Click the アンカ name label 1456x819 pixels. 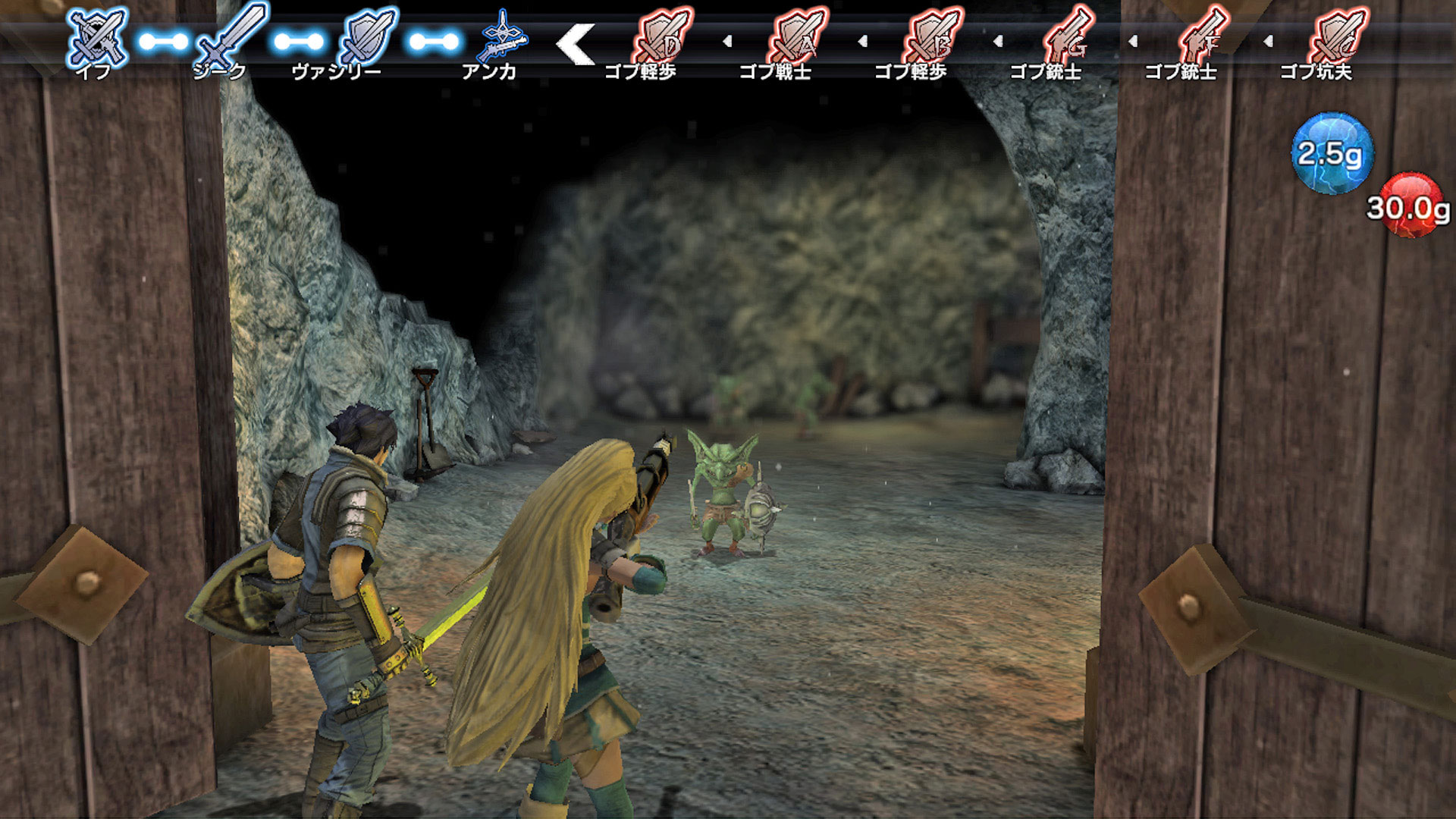[488, 72]
